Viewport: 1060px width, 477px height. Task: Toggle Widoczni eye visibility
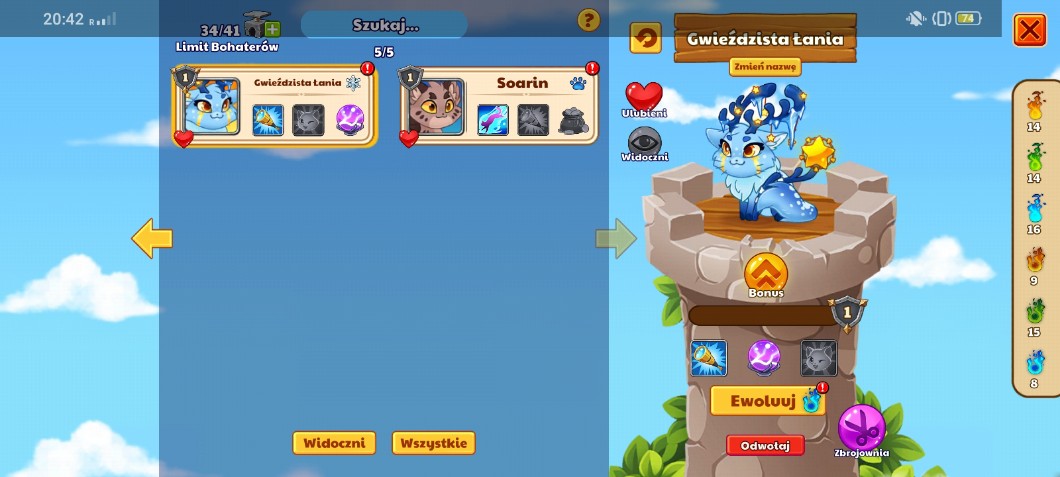[x=644, y=142]
